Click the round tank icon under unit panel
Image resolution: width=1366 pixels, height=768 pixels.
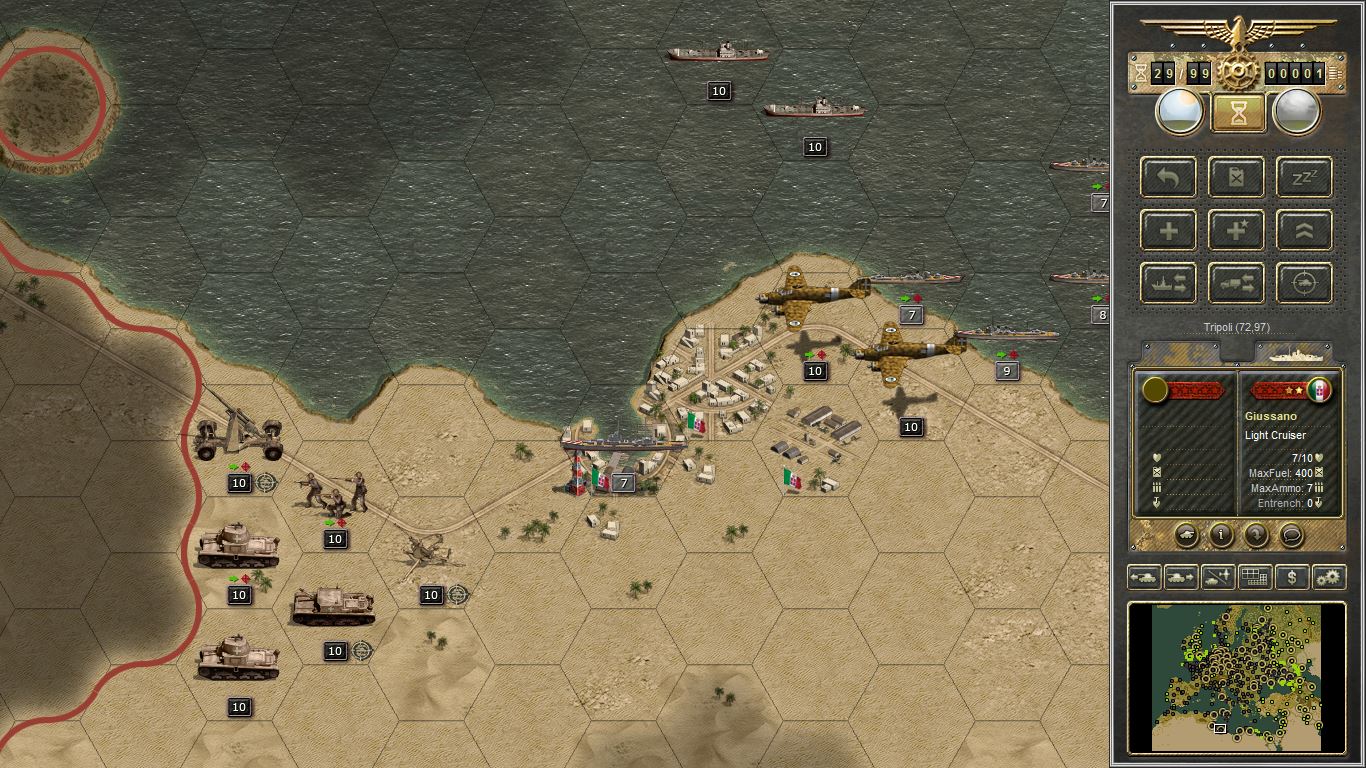[1186, 534]
